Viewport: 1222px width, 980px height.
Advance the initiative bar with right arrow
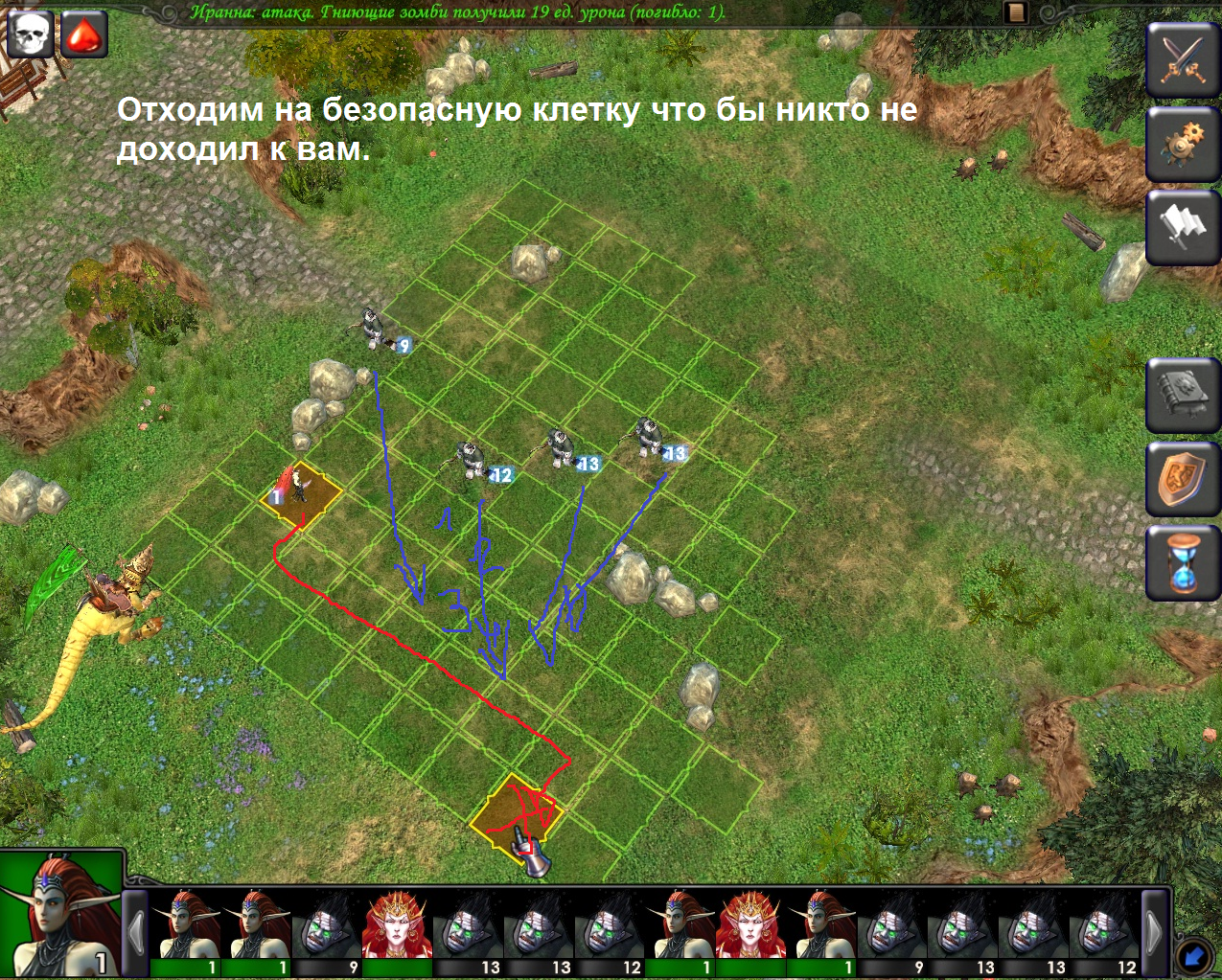[1155, 929]
